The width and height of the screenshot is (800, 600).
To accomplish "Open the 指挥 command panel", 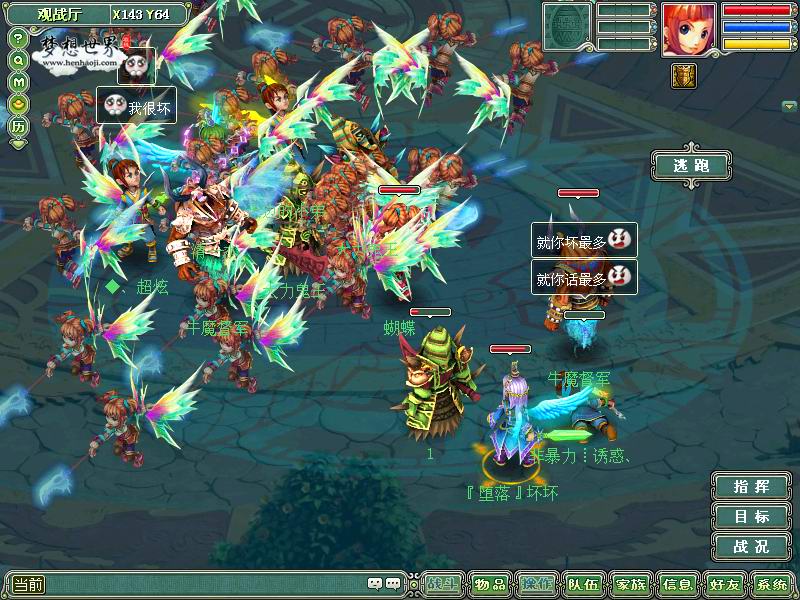I will [751, 487].
